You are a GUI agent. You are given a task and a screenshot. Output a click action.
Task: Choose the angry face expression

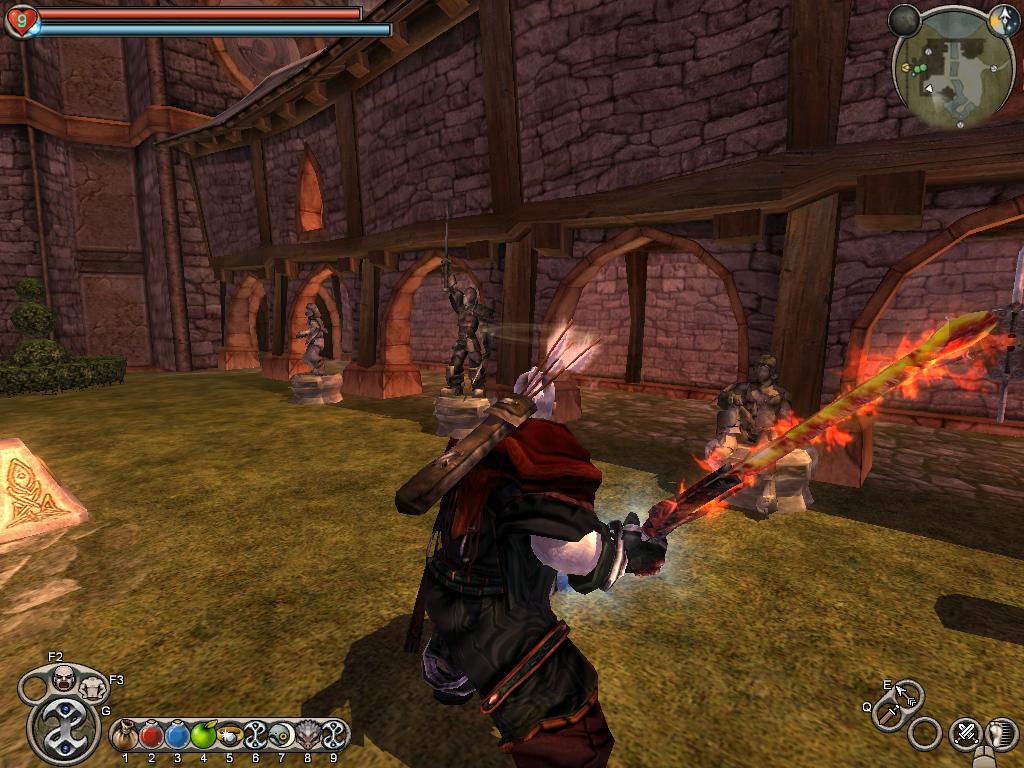coord(64,677)
